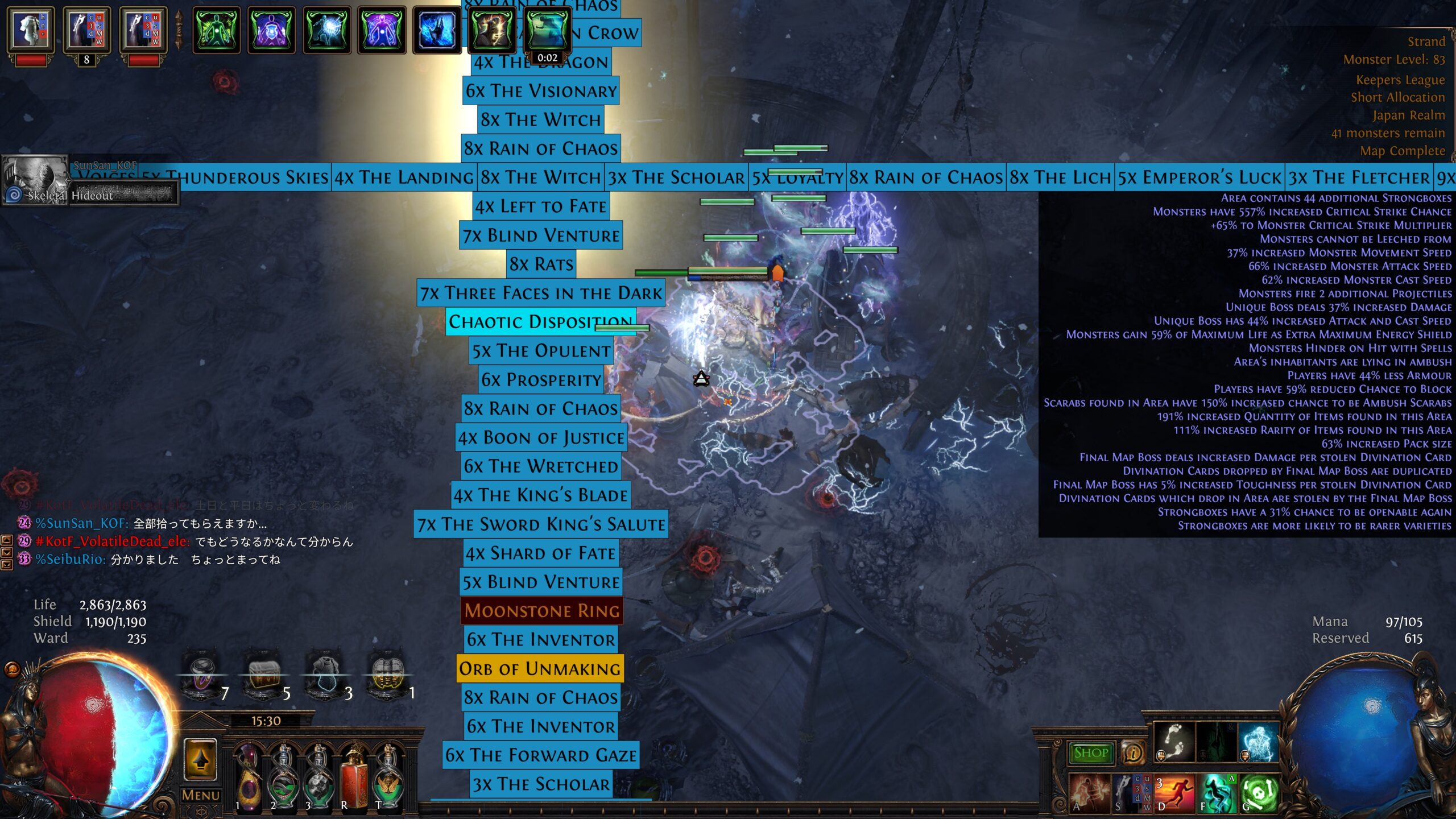Select the blue spectral figure skill slot

click(1258, 742)
